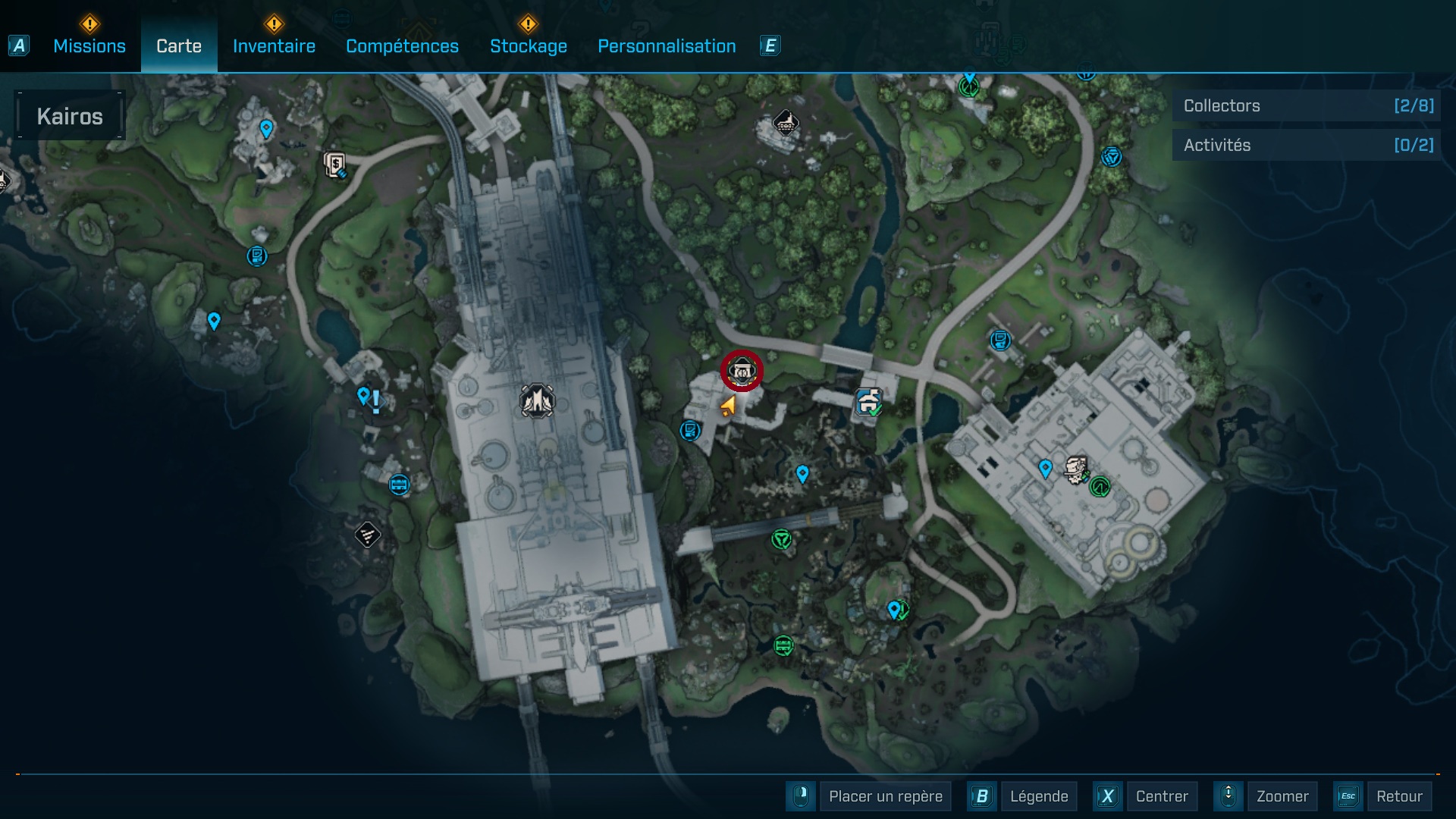Screen dimensions: 1456x819
Task: Select the Collectors tracker row
Action: [x=1307, y=106]
